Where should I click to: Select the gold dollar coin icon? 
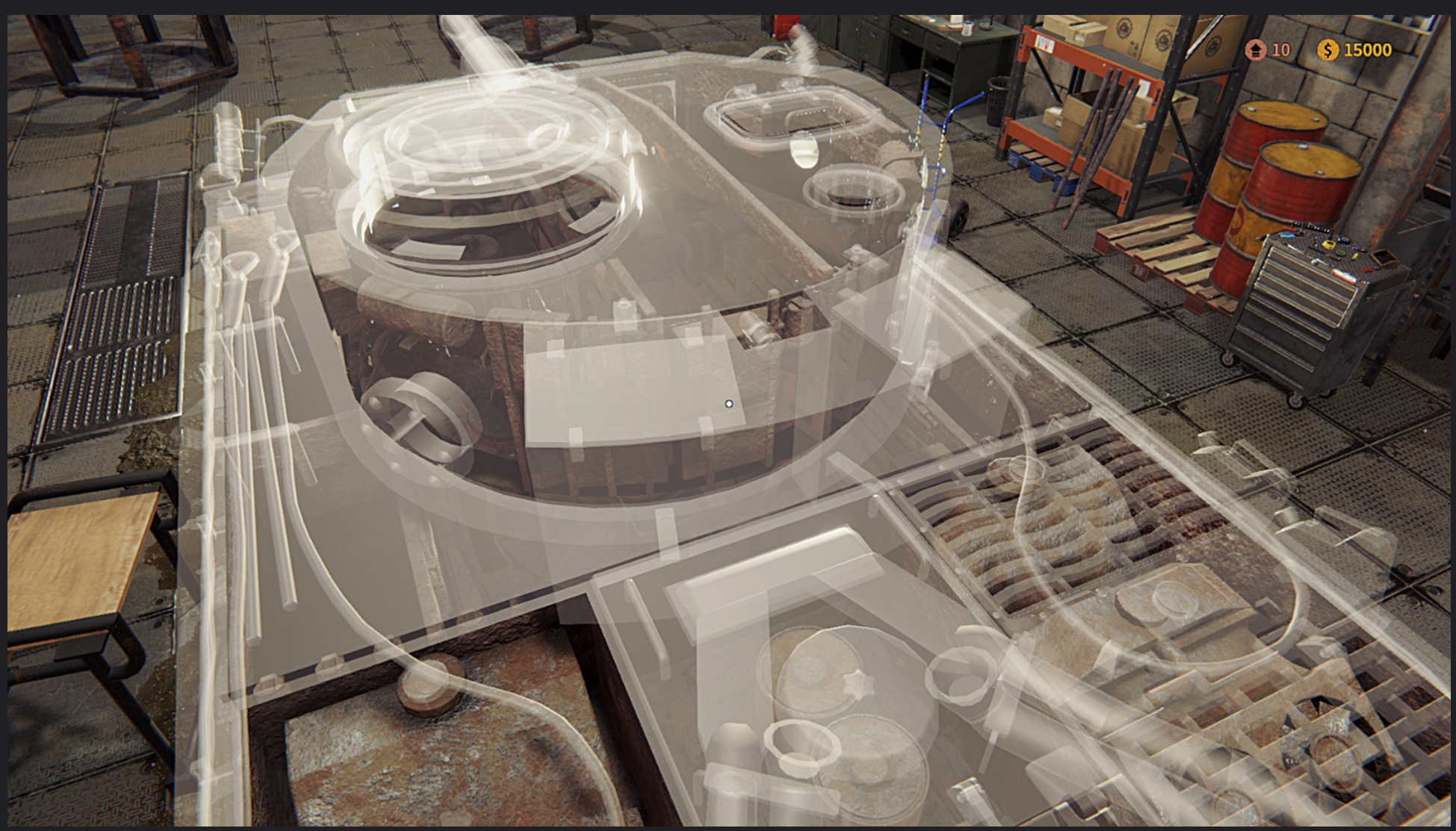pos(1328,50)
